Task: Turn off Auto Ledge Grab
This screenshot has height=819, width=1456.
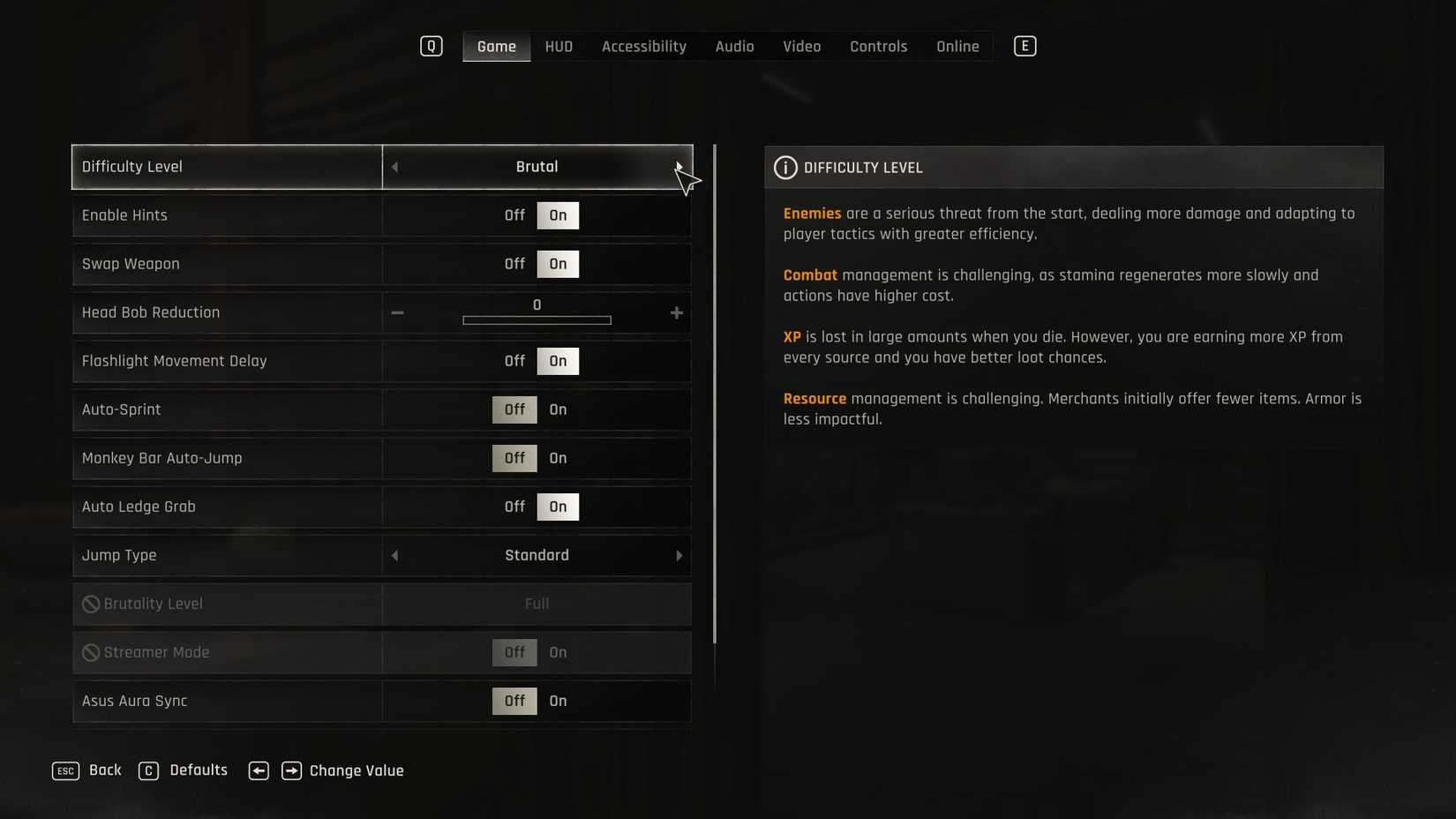Action: 514,507
